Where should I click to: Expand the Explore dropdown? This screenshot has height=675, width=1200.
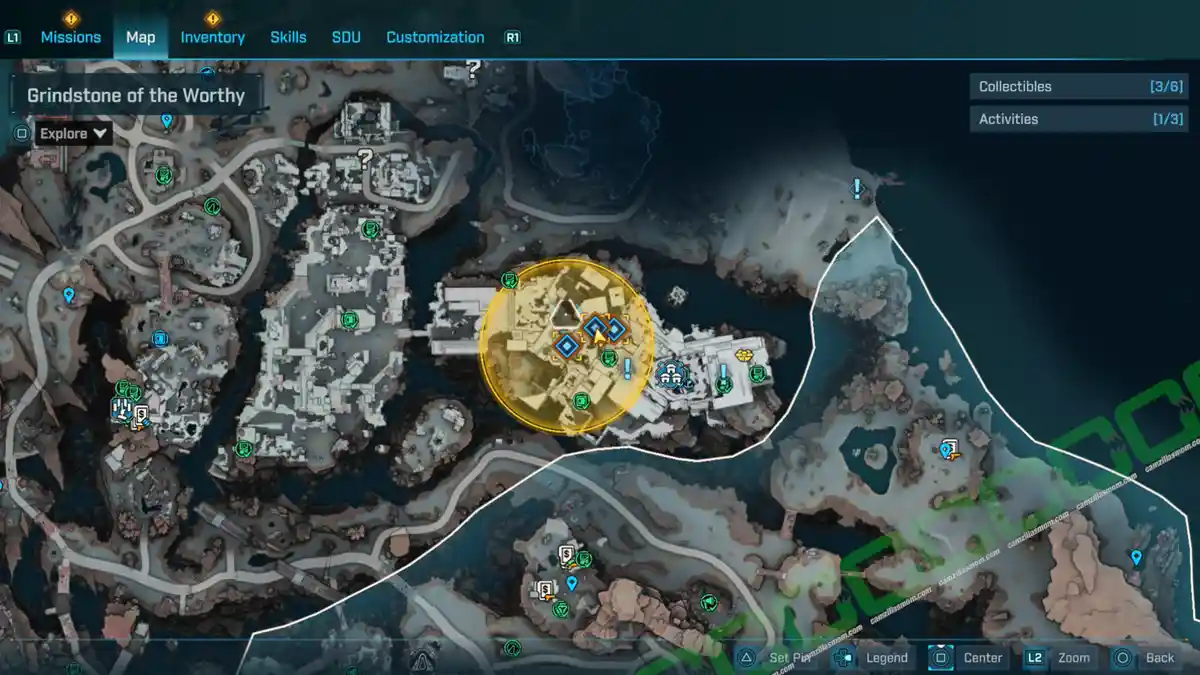(74, 133)
